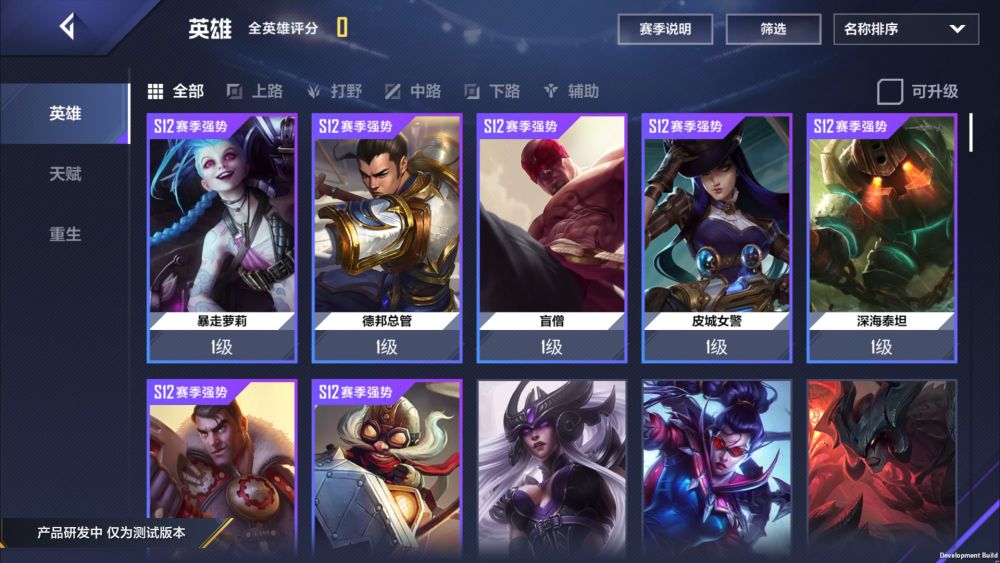Expand the 名称排序 sort dropdown
This screenshot has height=563, width=1000.
pyautogui.click(x=905, y=29)
